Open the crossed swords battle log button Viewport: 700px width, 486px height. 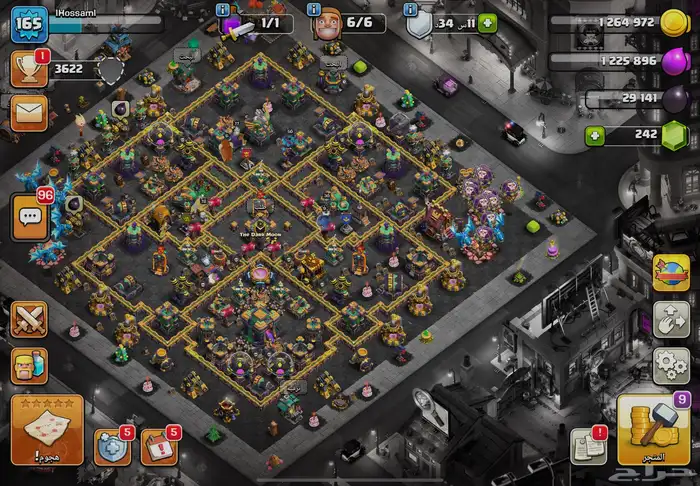click(x=30, y=320)
